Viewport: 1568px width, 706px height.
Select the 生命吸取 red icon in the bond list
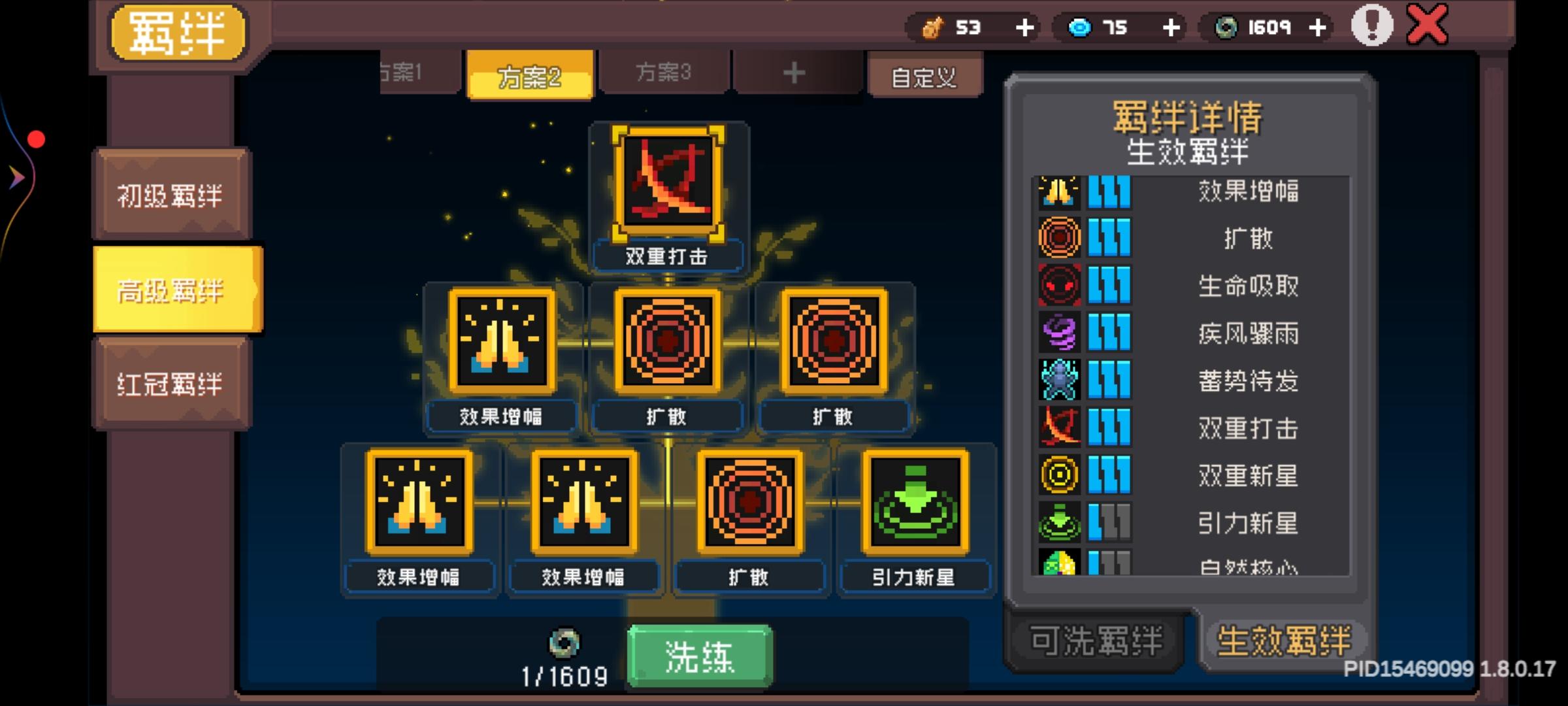tap(1059, 285)
